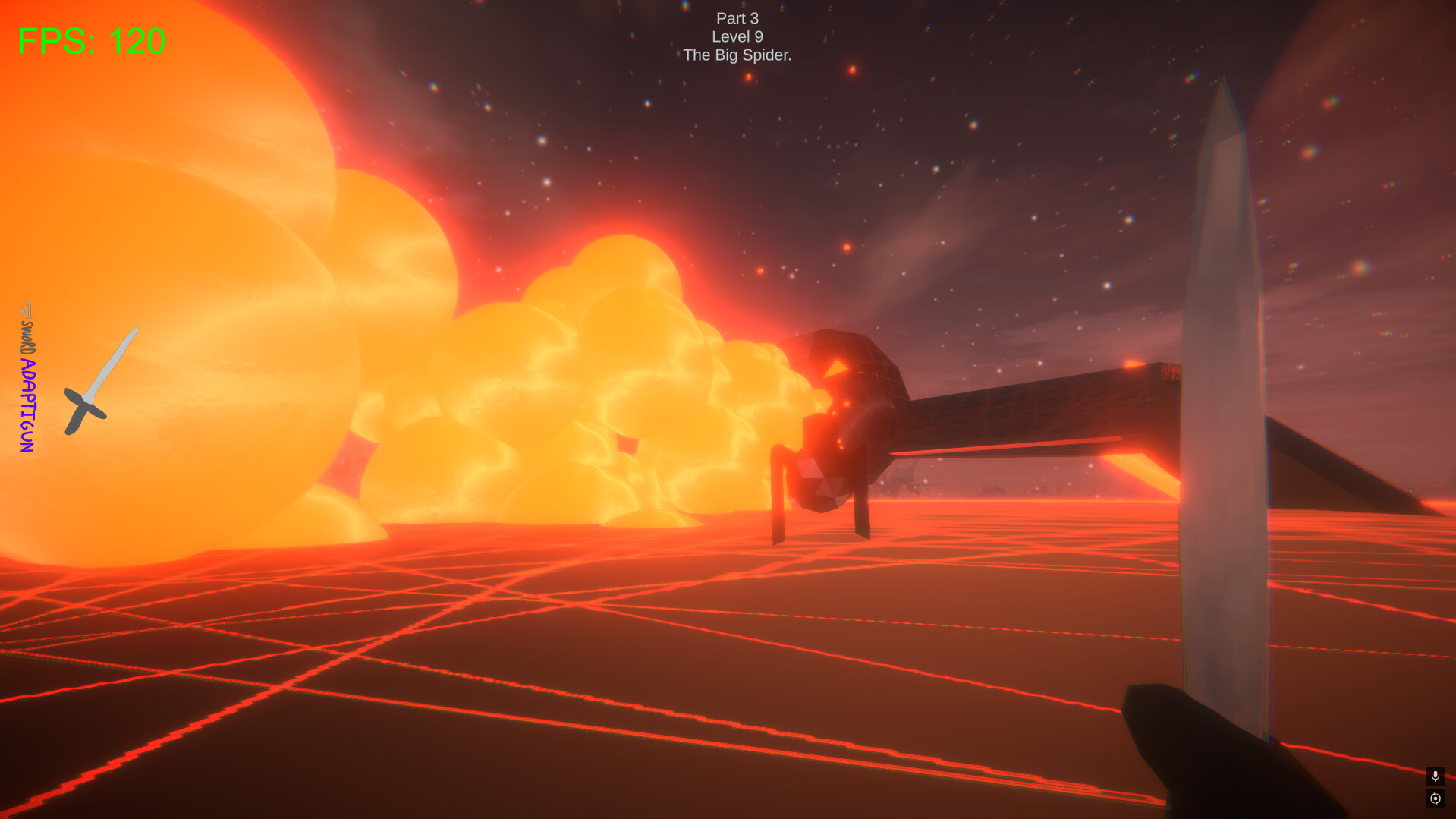Select the Level 9 label

tap(737, 36)
